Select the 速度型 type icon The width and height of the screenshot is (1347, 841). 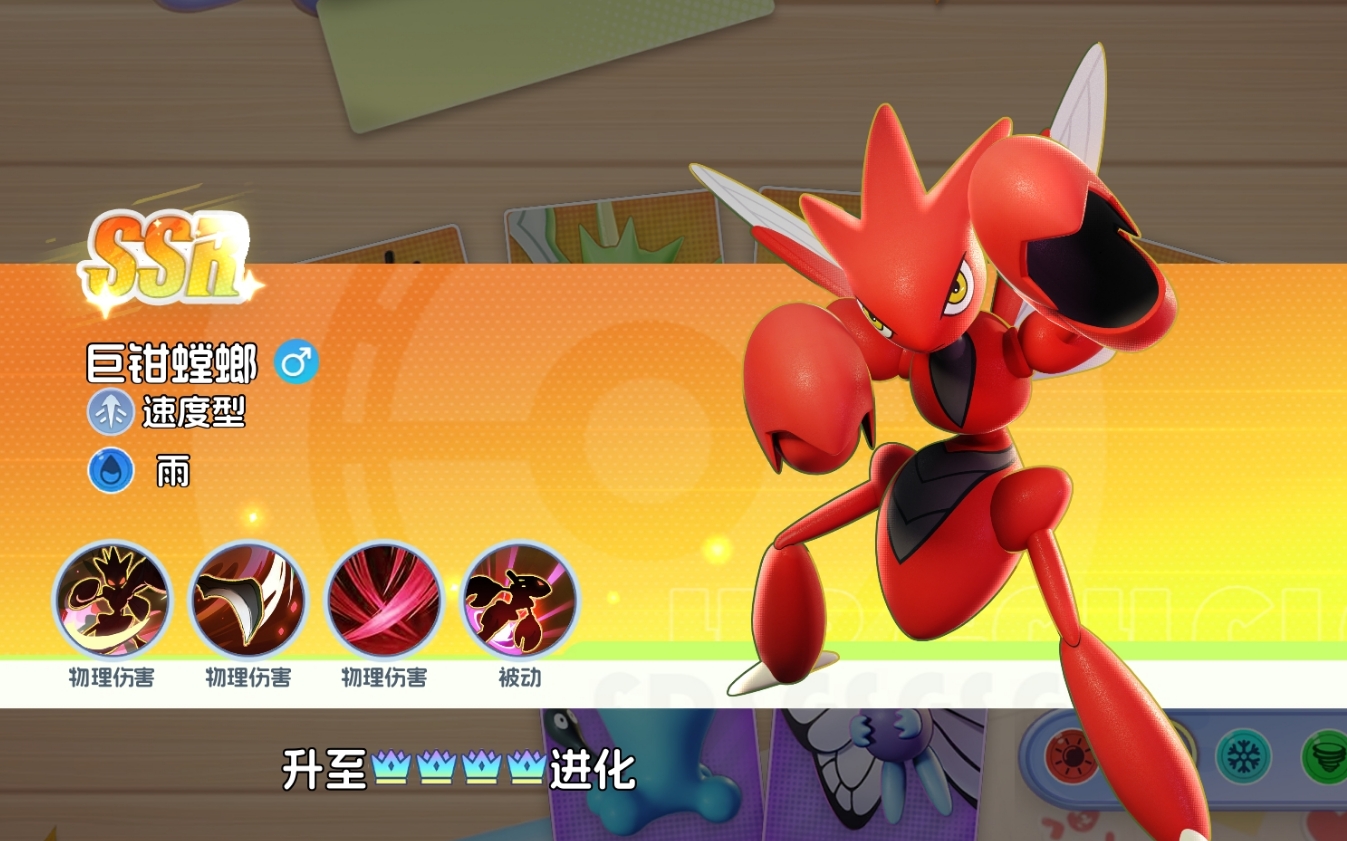[110, 413]
